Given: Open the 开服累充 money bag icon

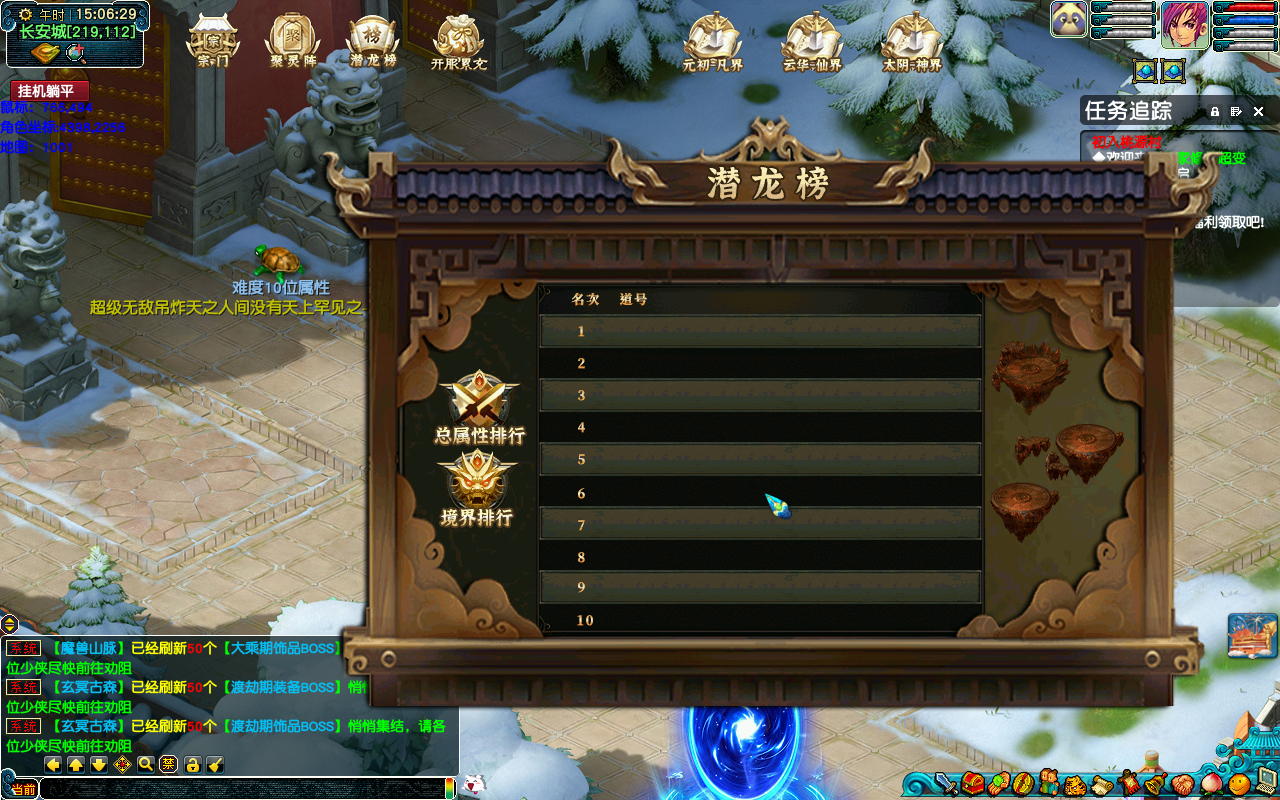Looking at the screenshot, I should pos(458,41).
